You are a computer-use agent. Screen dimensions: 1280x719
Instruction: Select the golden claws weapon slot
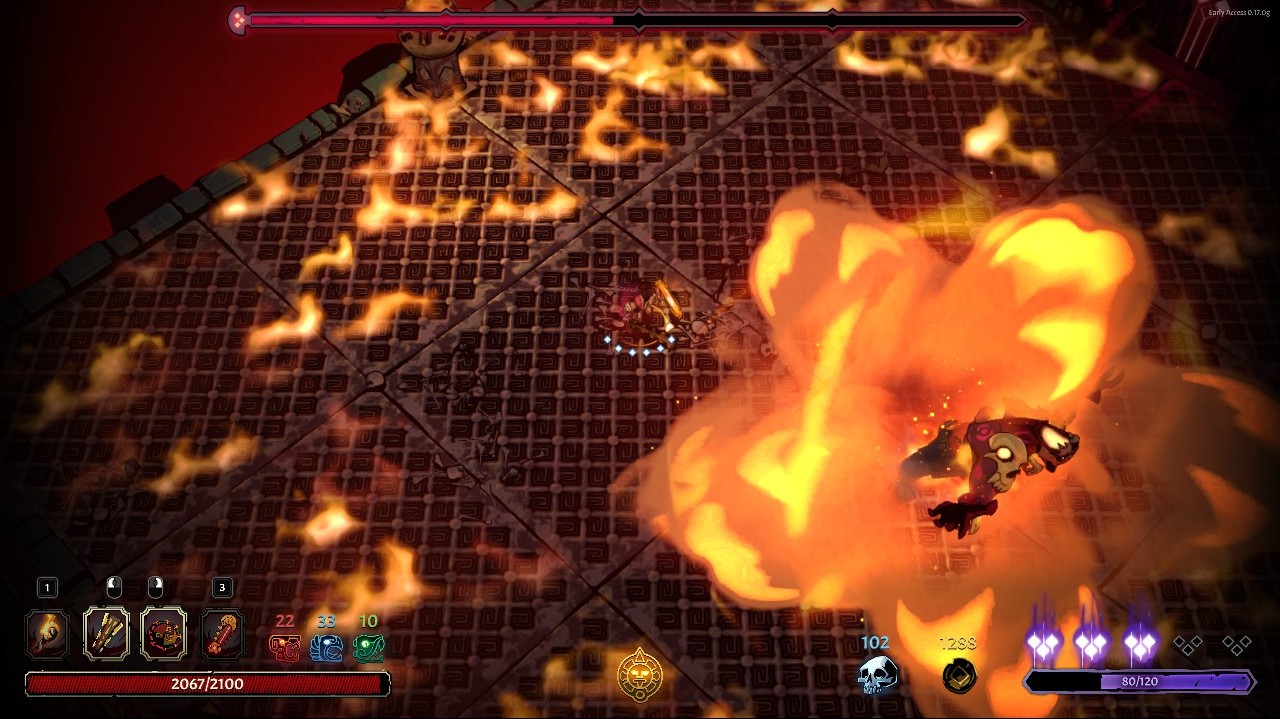pos(106,633)
